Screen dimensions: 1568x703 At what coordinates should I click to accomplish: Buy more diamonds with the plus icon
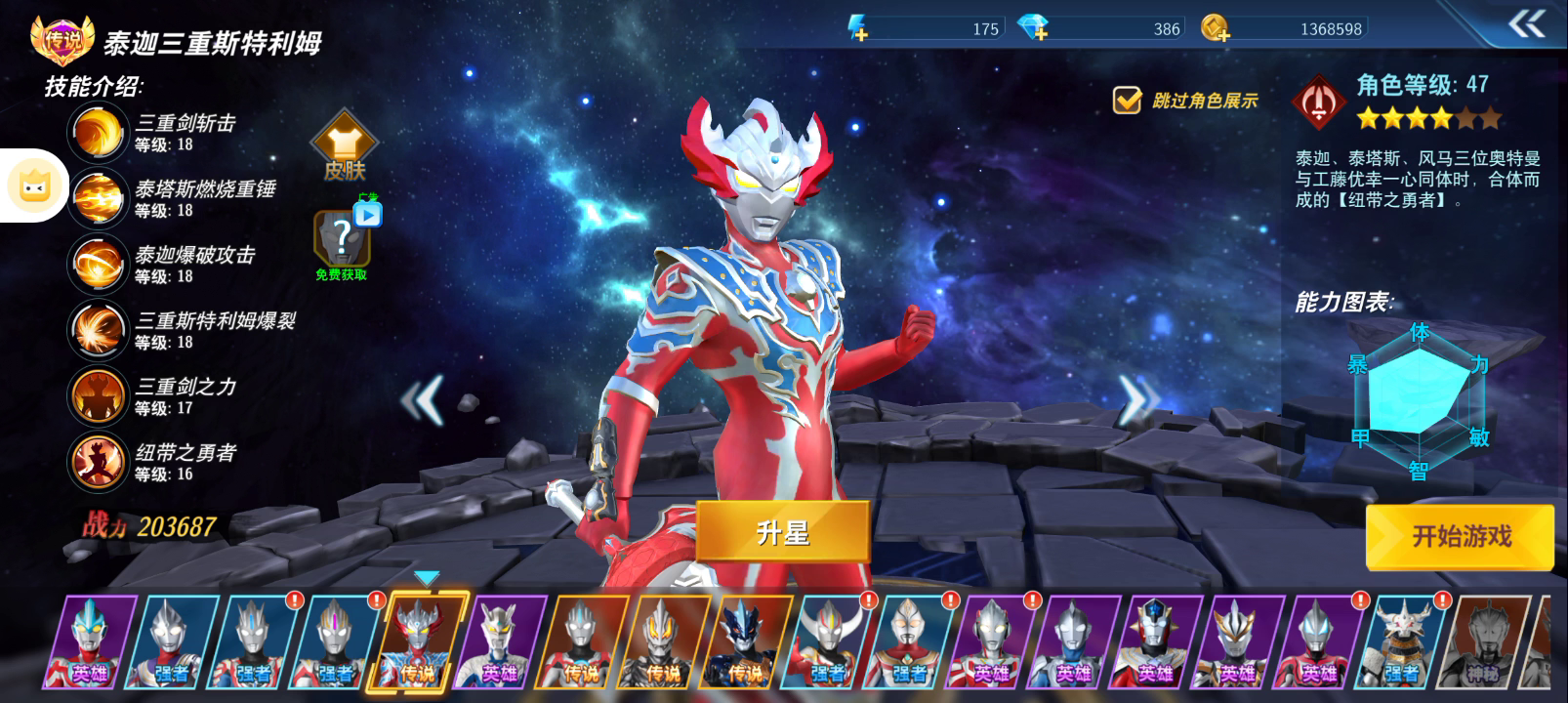click(1033, 29)
